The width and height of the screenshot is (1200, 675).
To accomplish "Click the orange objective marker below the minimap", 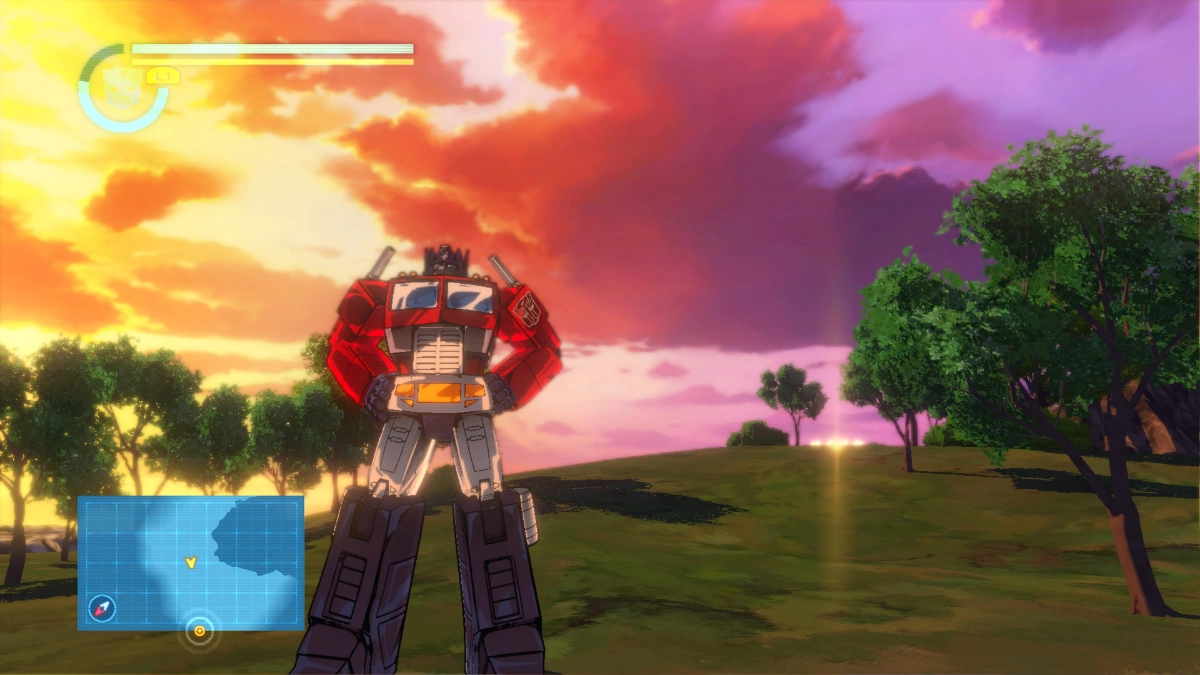I will (199, 631).
